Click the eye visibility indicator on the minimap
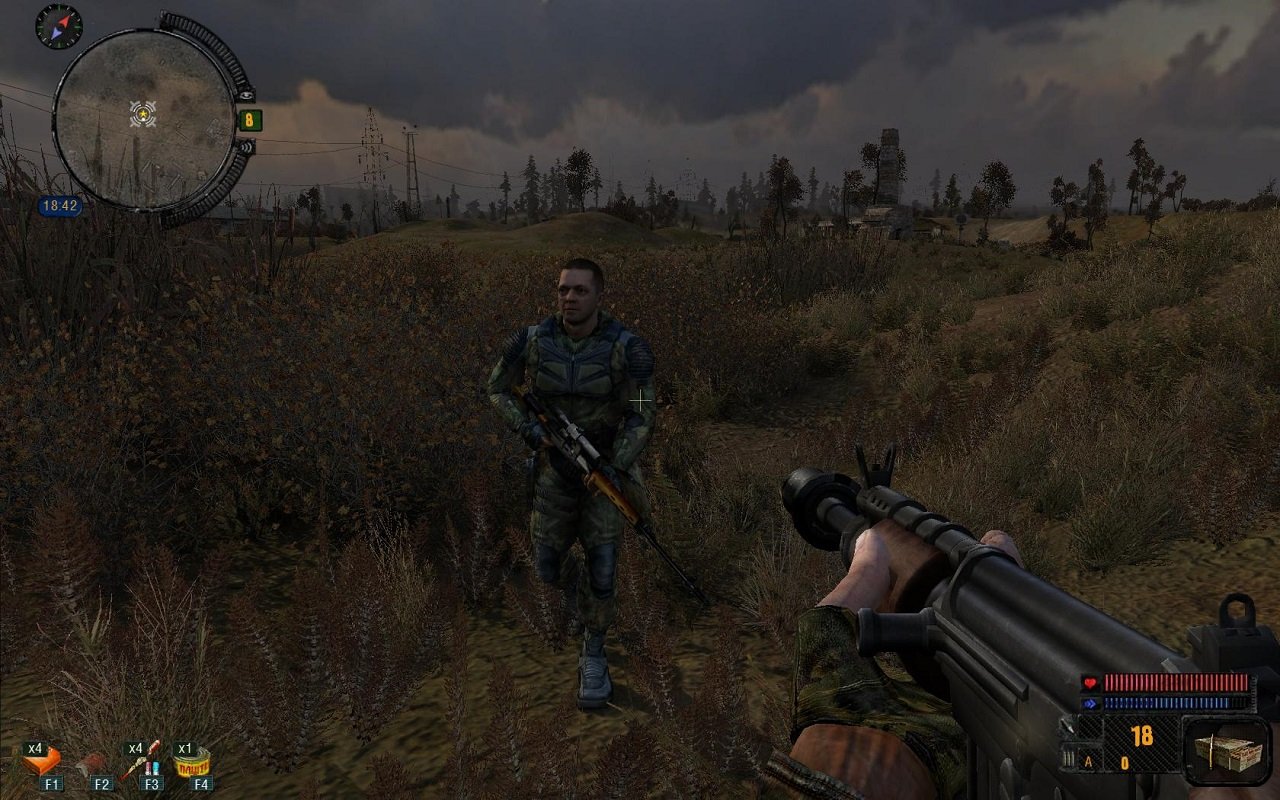 [247, 95]
